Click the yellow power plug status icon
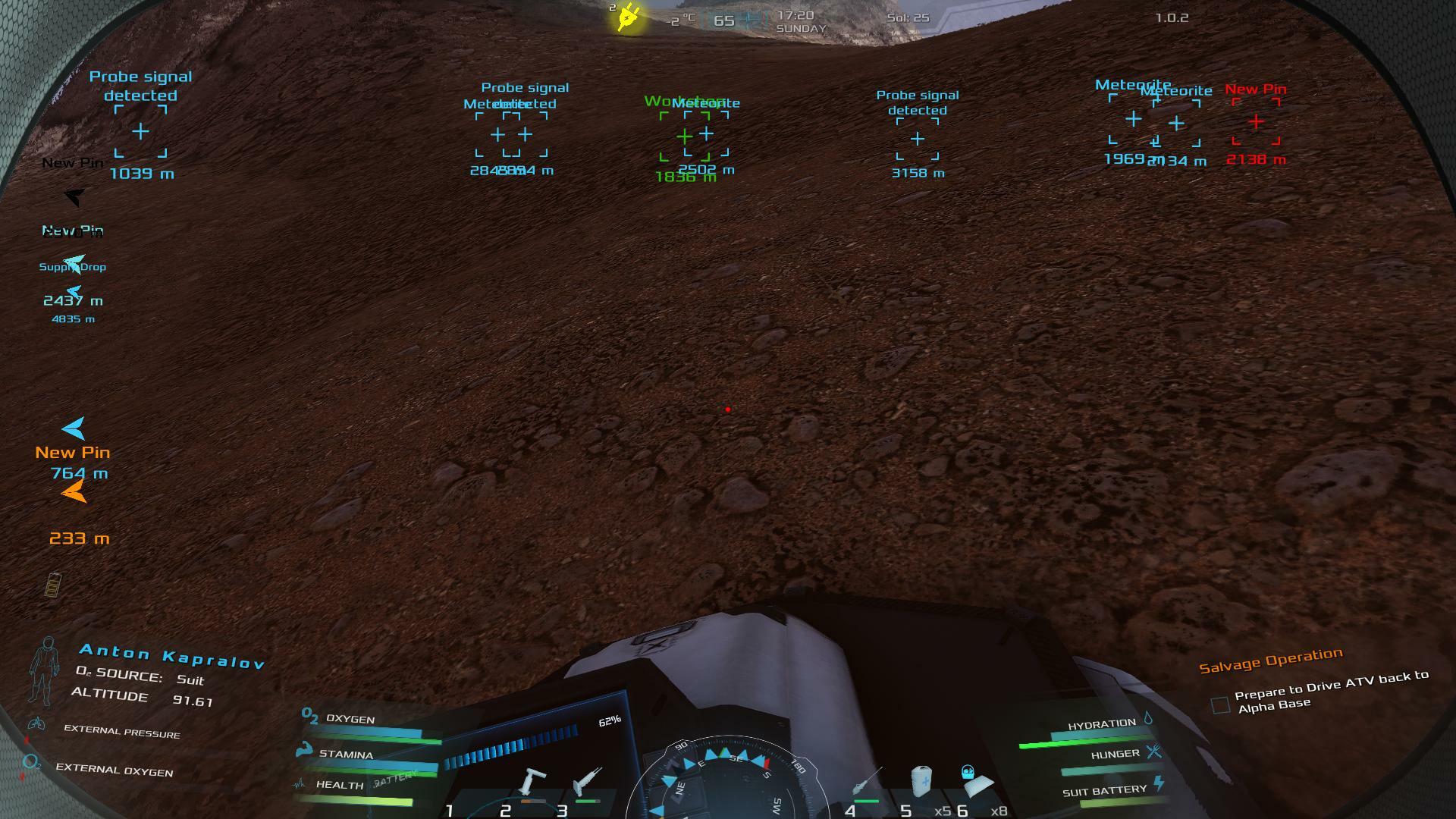The image size is (1456, 819). click(629, 17)
